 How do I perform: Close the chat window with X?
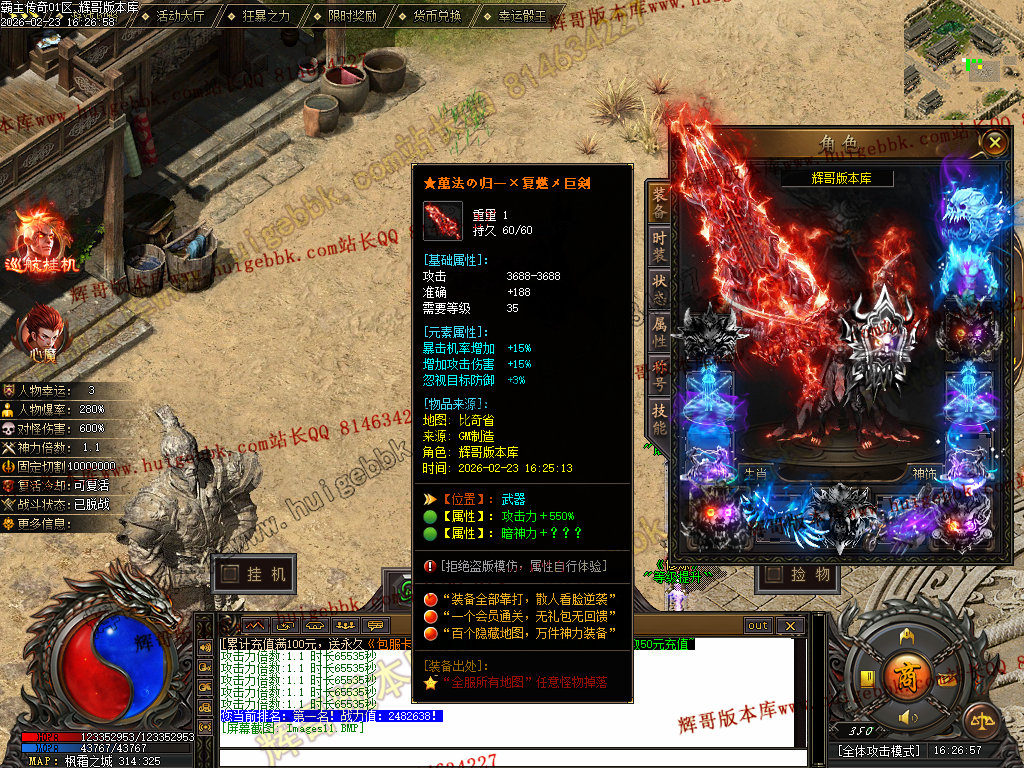click(x=789, y=626)
